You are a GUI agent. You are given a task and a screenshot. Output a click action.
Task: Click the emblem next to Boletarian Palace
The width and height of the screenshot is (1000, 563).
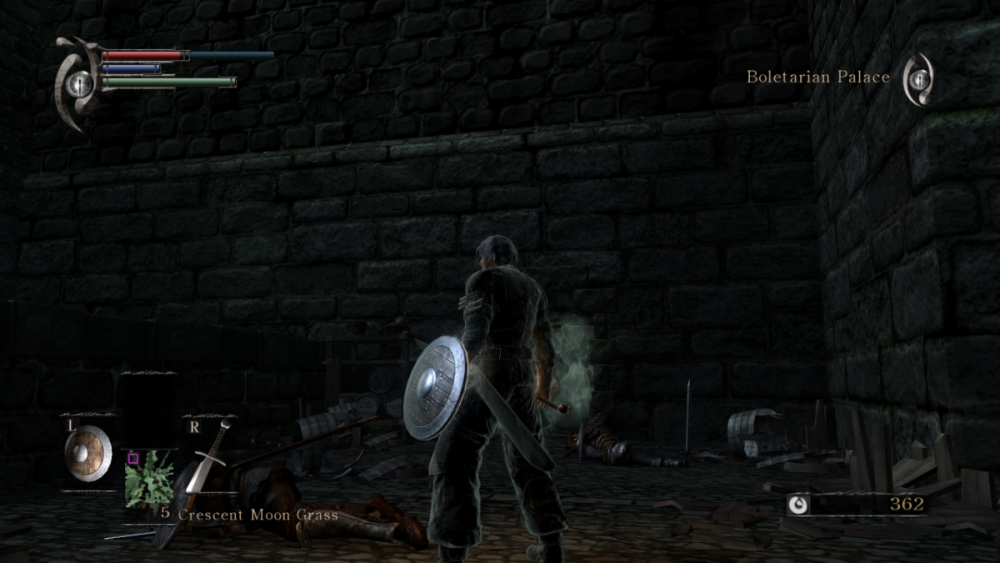point(918,79)
